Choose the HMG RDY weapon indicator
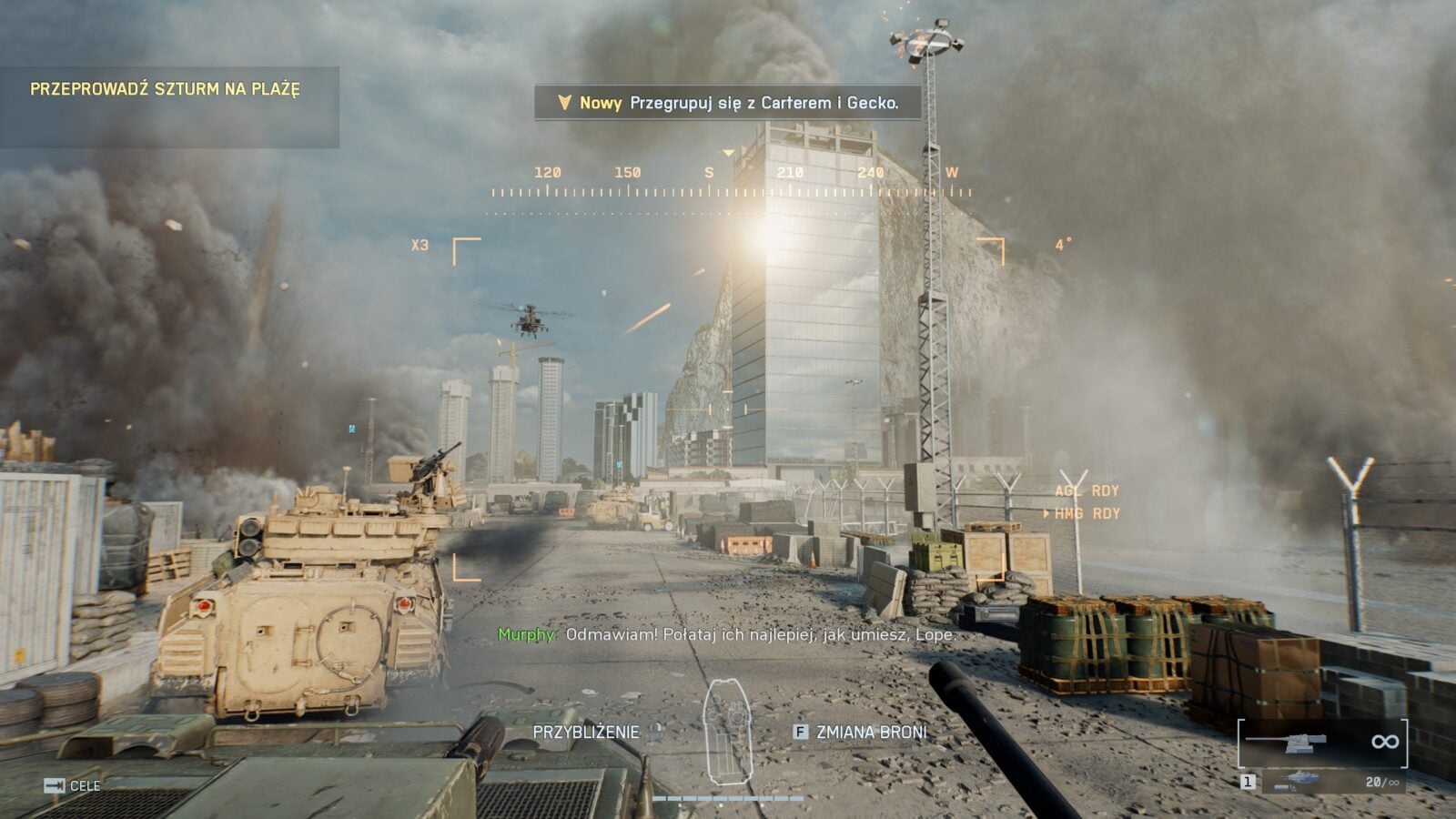1456x819 pixels. [x=1087, y=513]
